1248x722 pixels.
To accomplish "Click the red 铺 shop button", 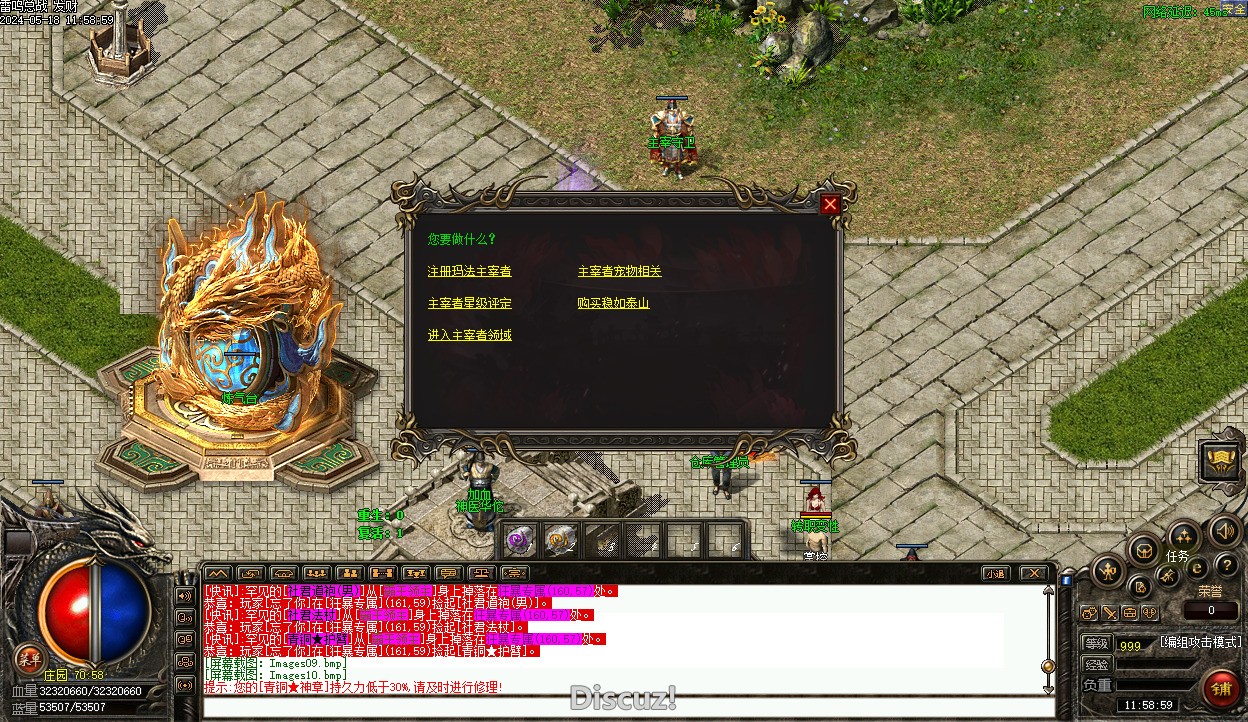I will coord(1221,689).
